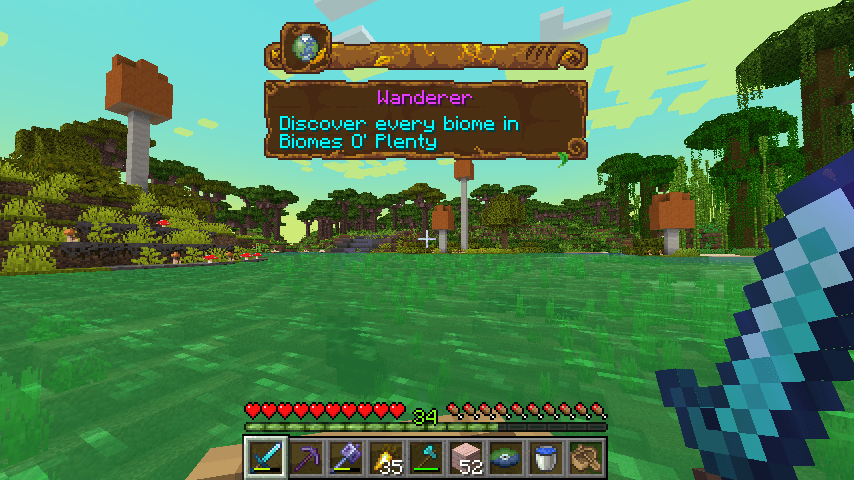Select the water bucket hotbar slot
Viewport: 854px width, 480px height.
[x=546, y=458]
